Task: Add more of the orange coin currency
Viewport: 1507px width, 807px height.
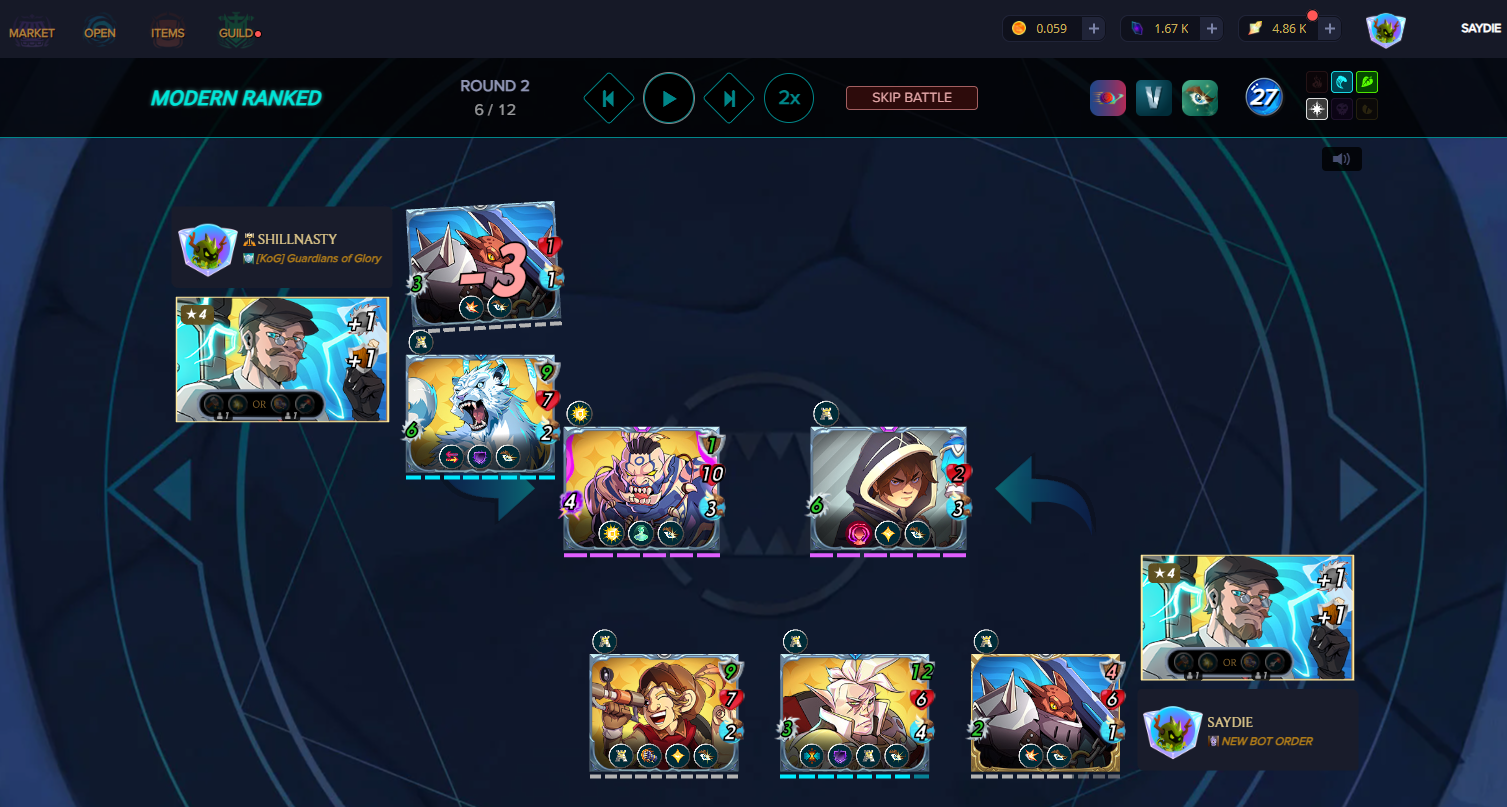Action: [1094, 29]
